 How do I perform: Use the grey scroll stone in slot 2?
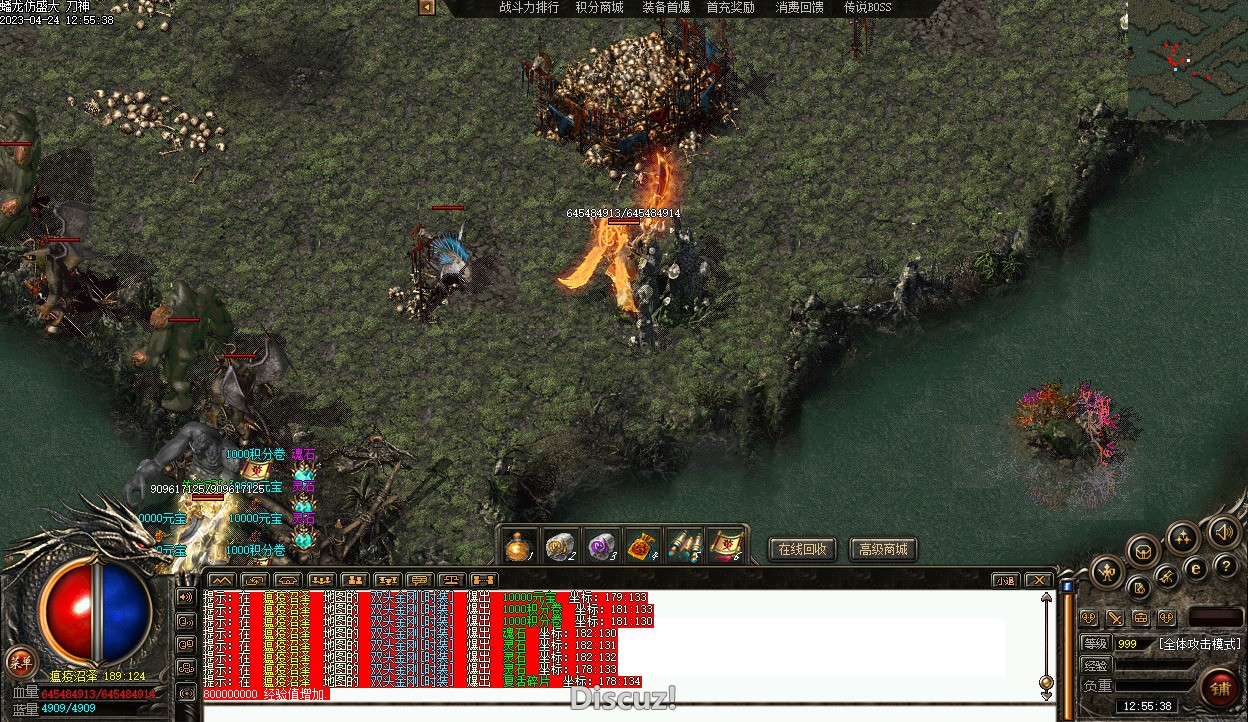[559, 546]
